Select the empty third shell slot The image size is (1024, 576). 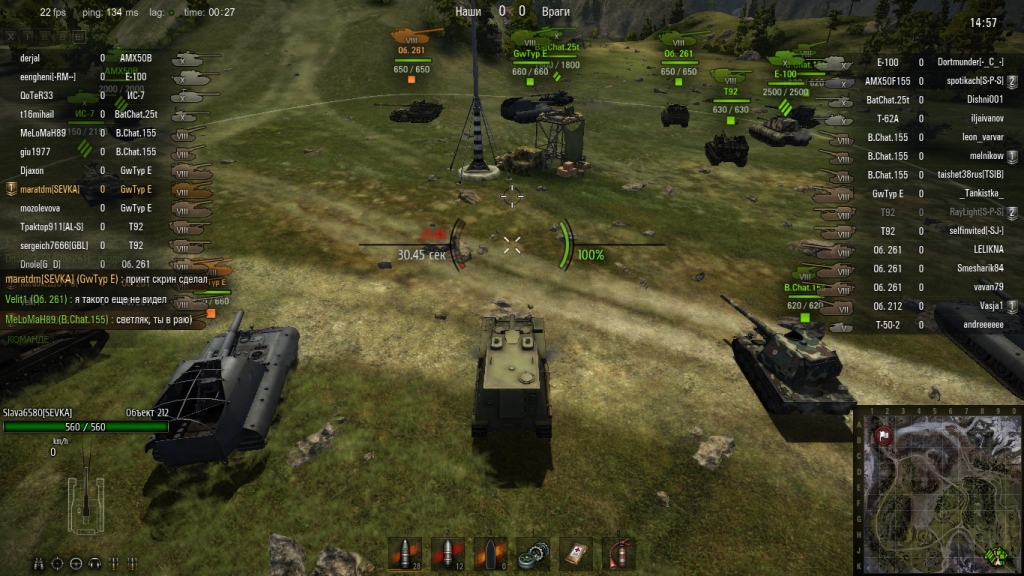(489, 553)
